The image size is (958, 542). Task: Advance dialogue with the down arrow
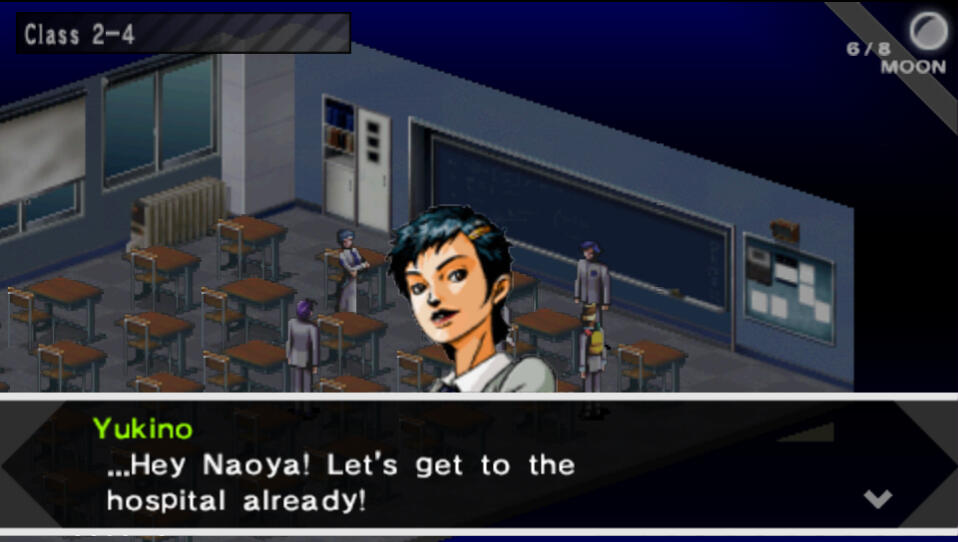coord(877,498)
